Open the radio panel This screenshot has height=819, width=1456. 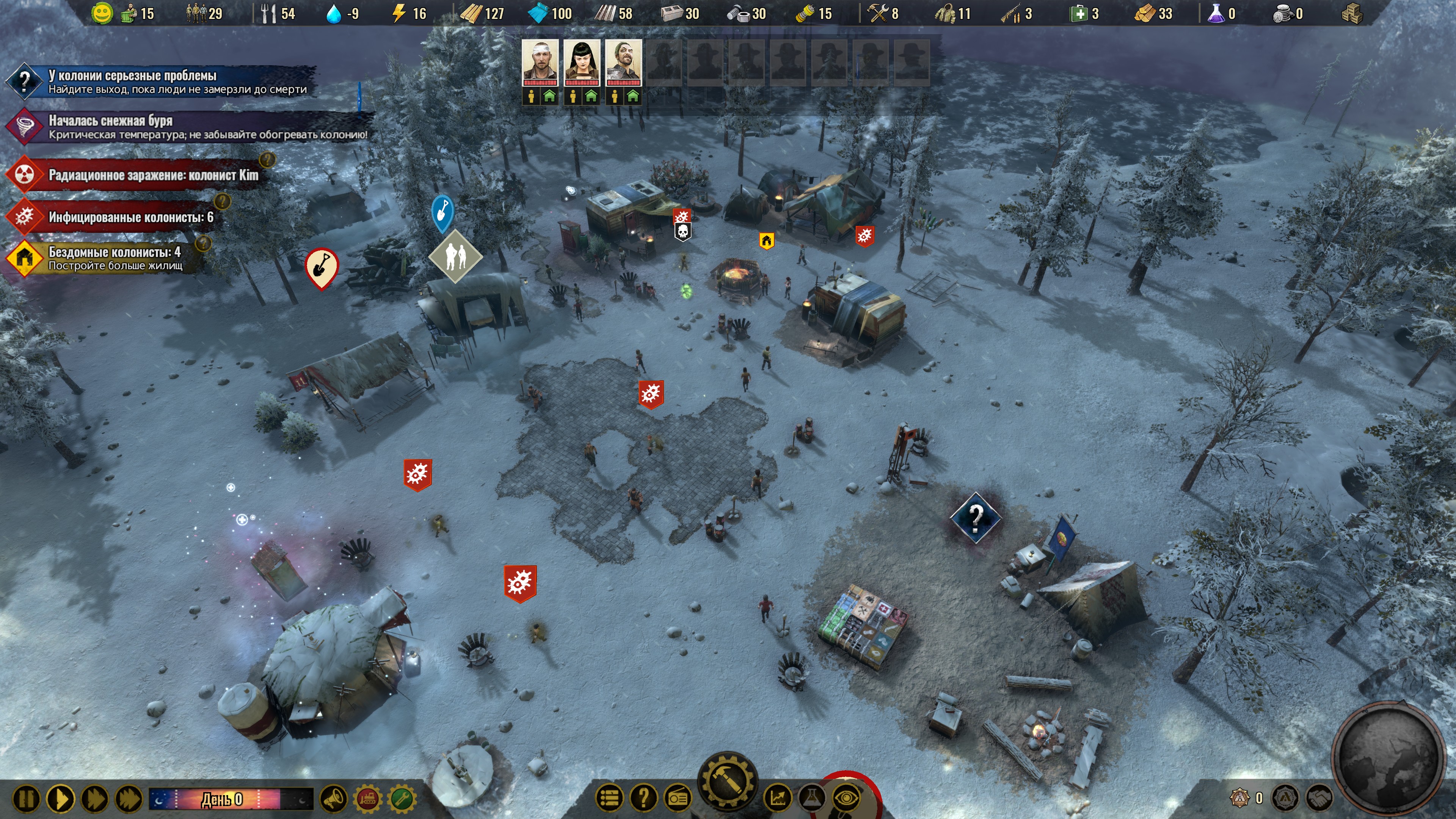pyautogui.click(x=678, y=797)
